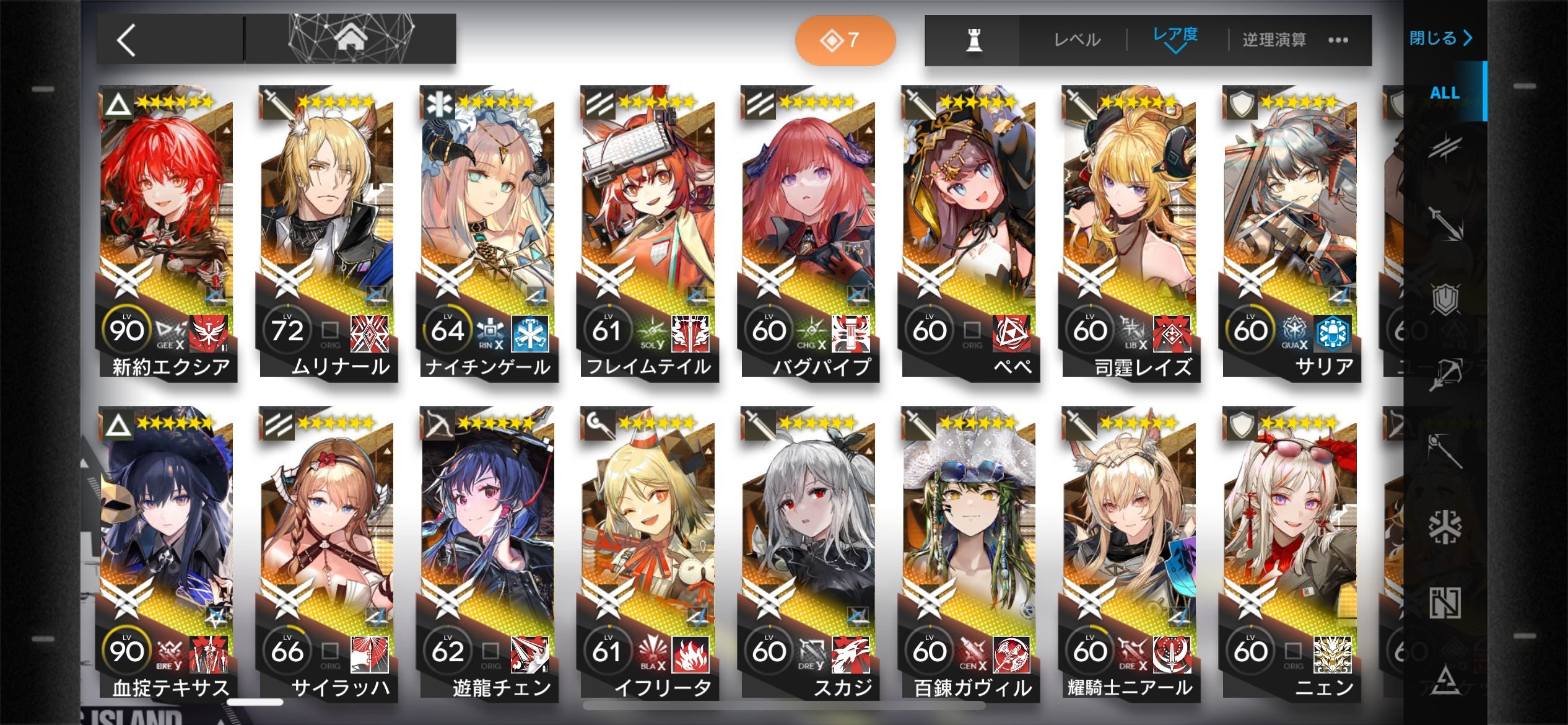
Task: Click the orange diamond 7 counter button
Action: point(845,40)
